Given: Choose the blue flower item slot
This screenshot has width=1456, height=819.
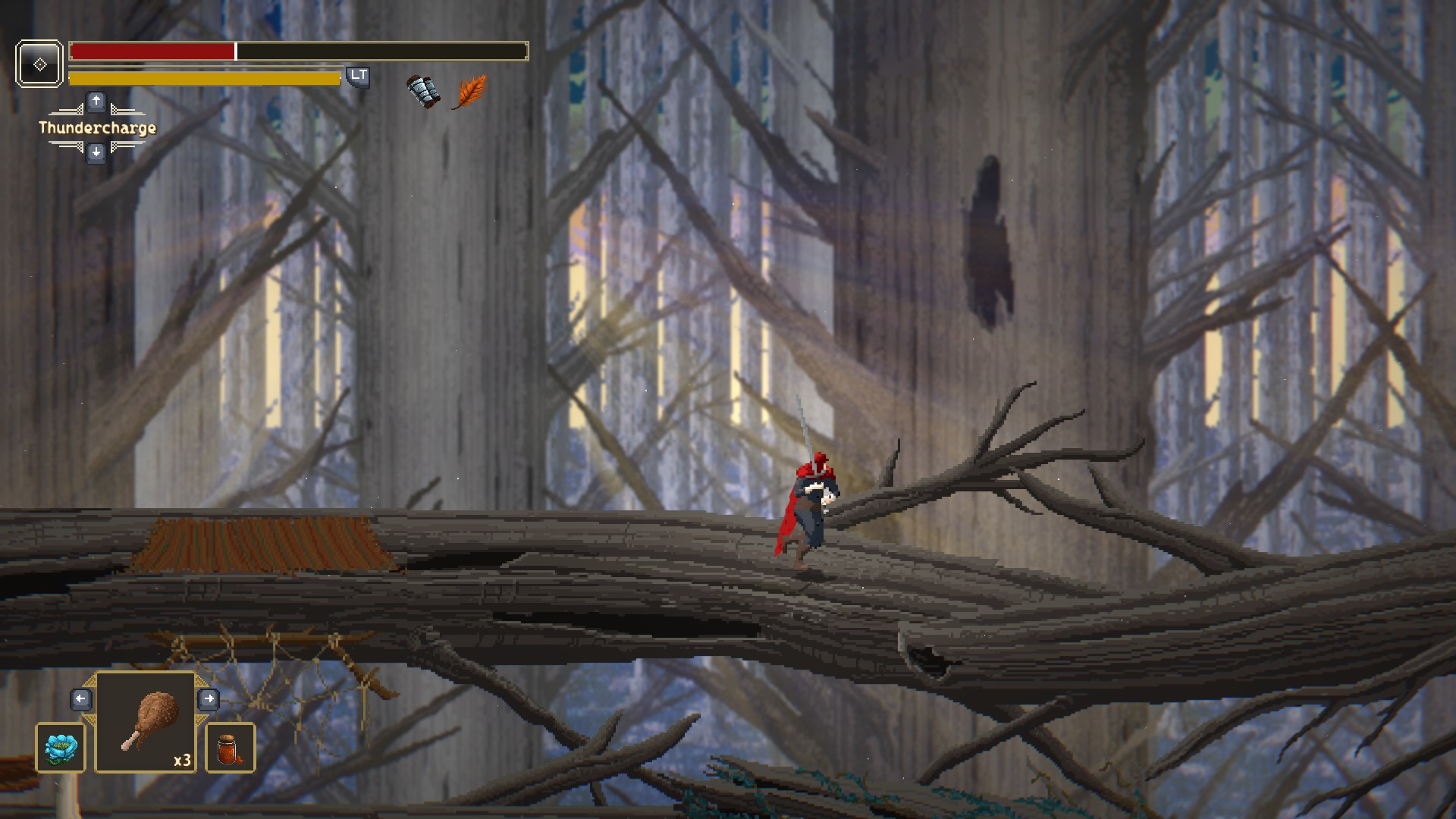Looking at the screenshot, I should pyautogui.click(x=61, y=748).
